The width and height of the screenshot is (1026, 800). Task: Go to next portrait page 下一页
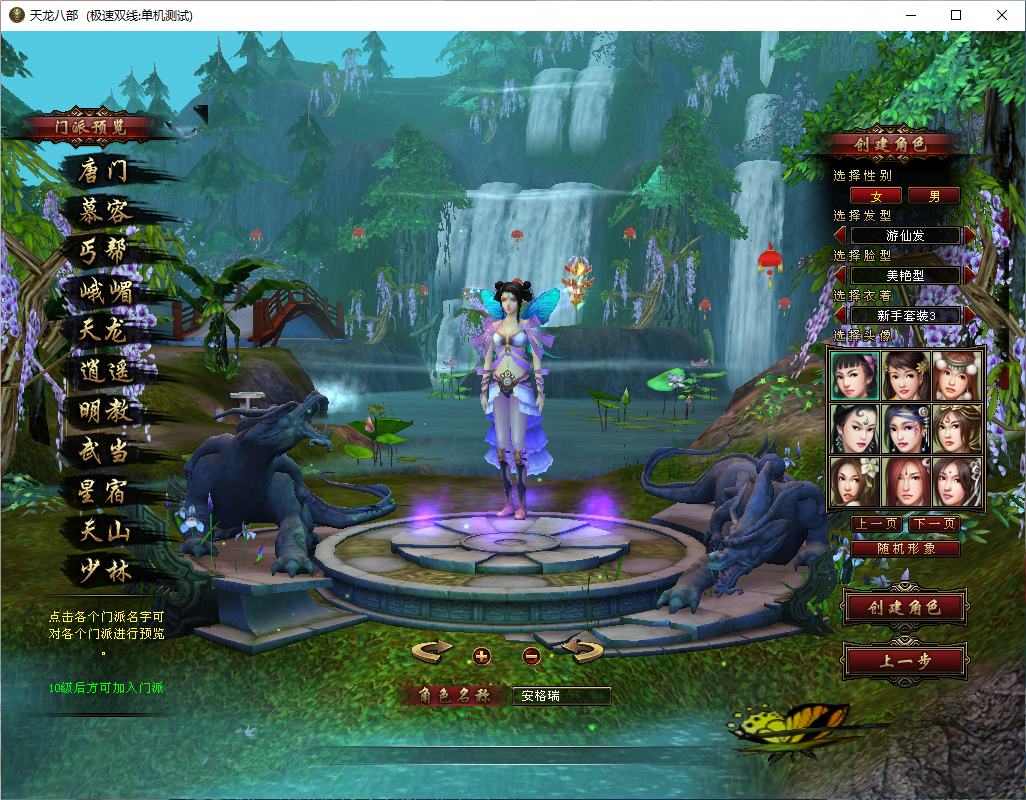934,524
